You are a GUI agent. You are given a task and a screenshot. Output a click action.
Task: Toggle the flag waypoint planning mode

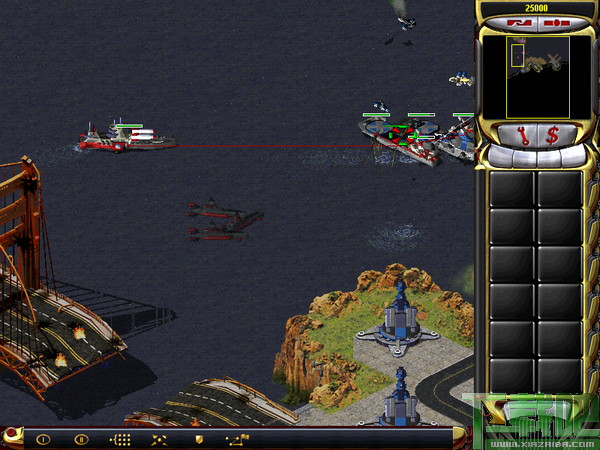coord(237,439)
